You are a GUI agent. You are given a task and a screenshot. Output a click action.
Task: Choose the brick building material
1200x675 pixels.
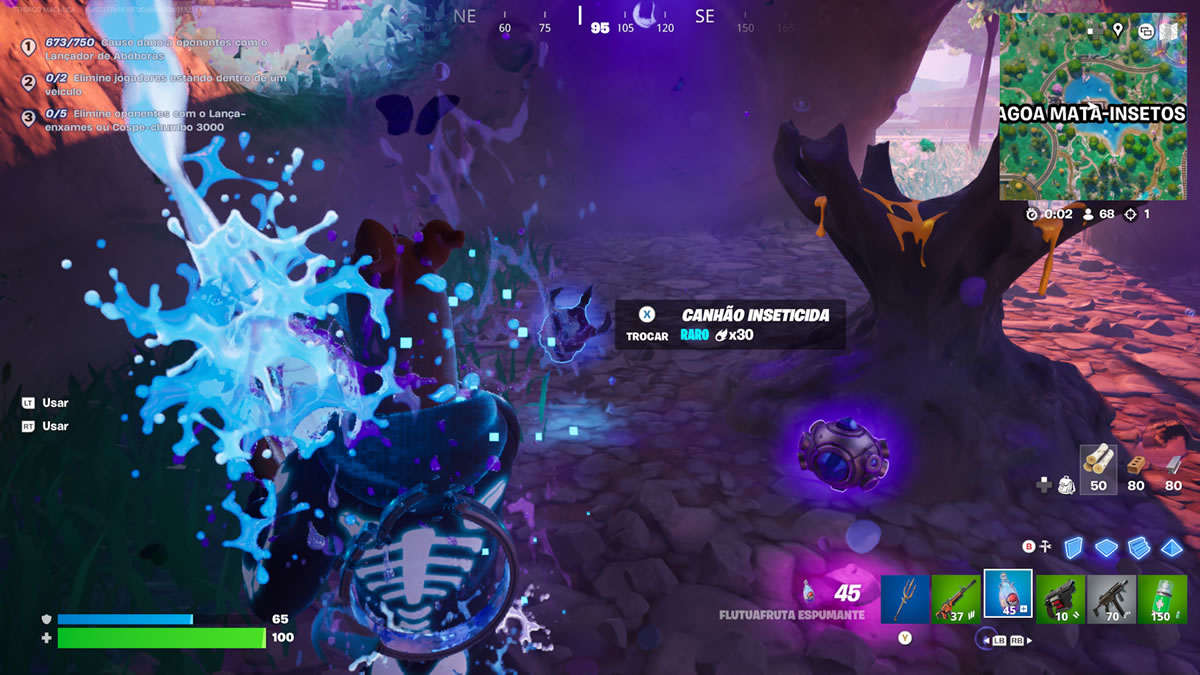pyautogui.click(x=1135, y=466)
